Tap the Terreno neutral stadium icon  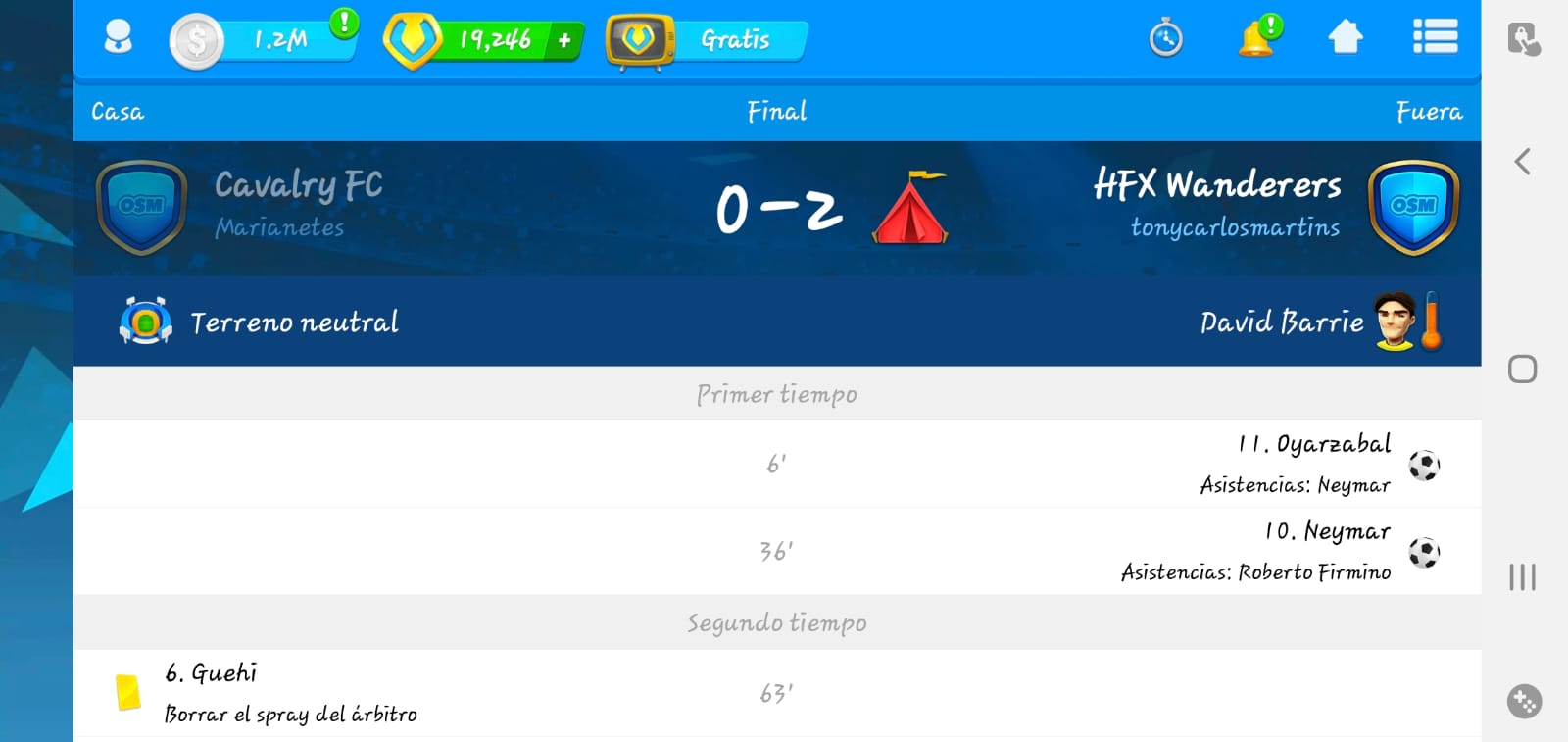145,322
